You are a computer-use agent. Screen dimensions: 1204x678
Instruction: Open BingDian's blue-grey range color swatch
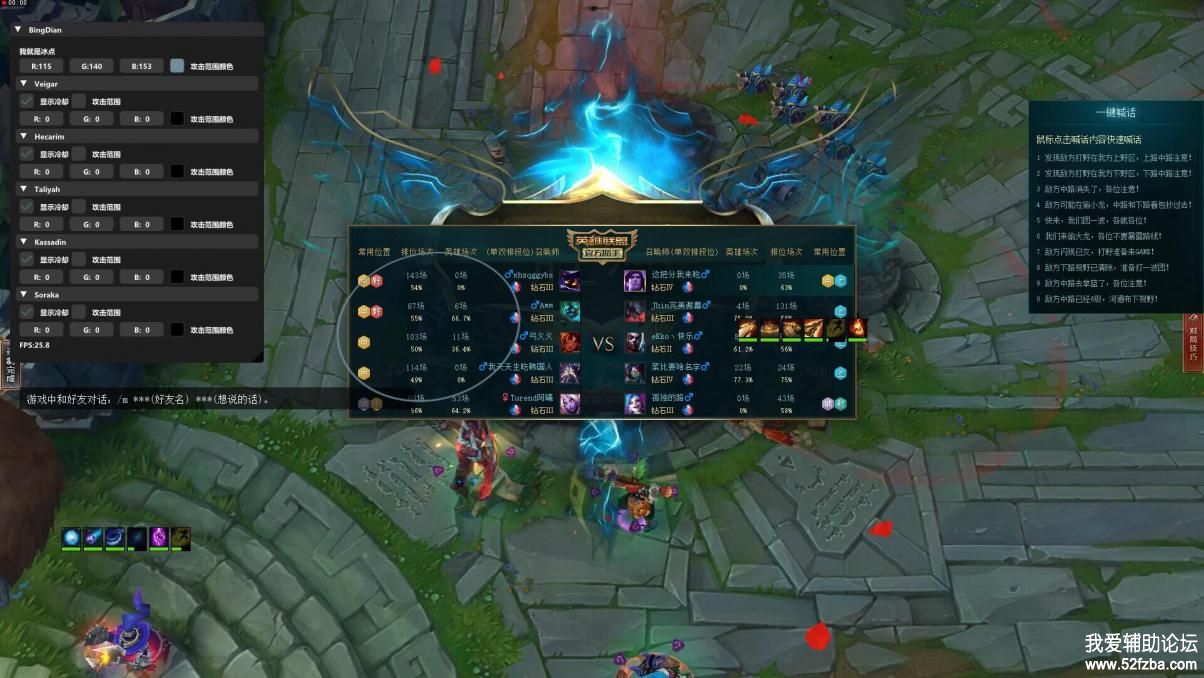click(x=177, y=66)
